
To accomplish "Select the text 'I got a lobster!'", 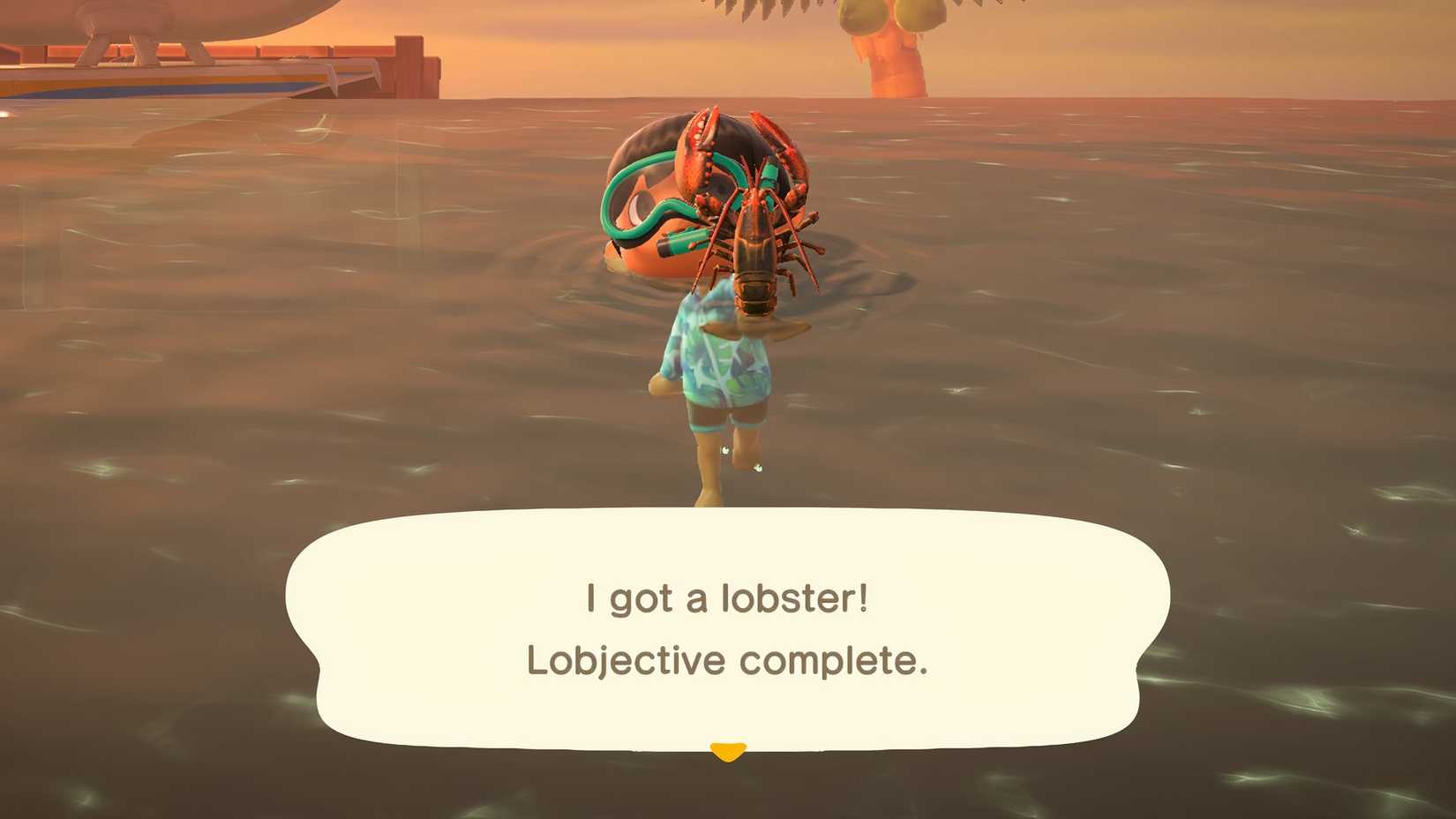I will pyautogui.click(x=725, y=597).
